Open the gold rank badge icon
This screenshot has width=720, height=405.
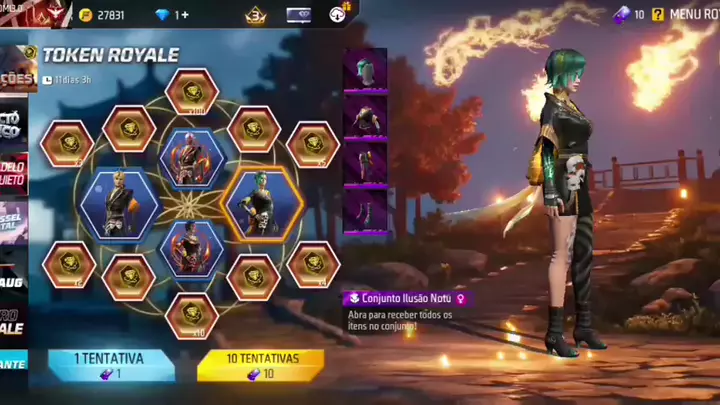256,15
